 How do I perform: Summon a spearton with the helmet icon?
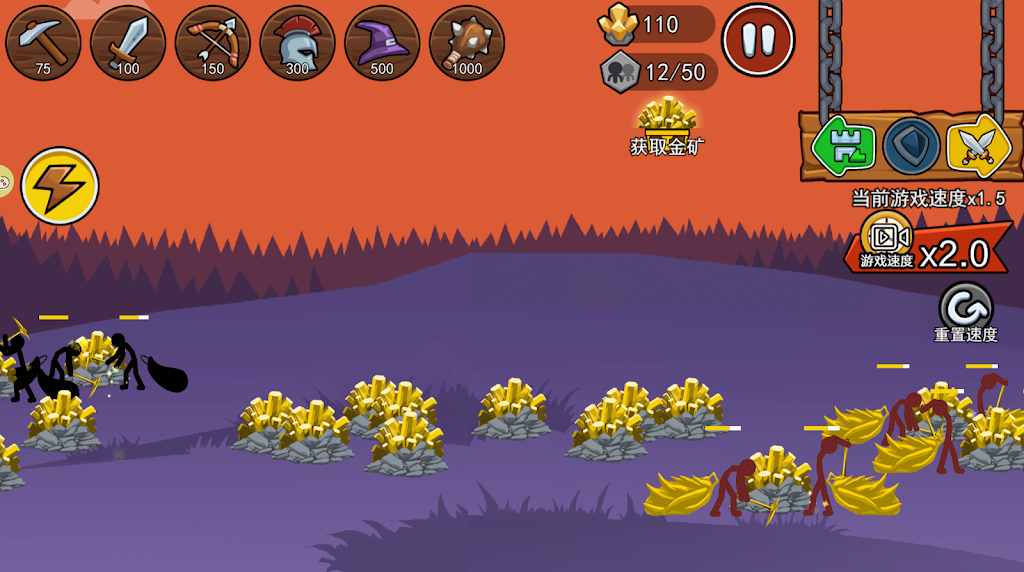[297, 43]
